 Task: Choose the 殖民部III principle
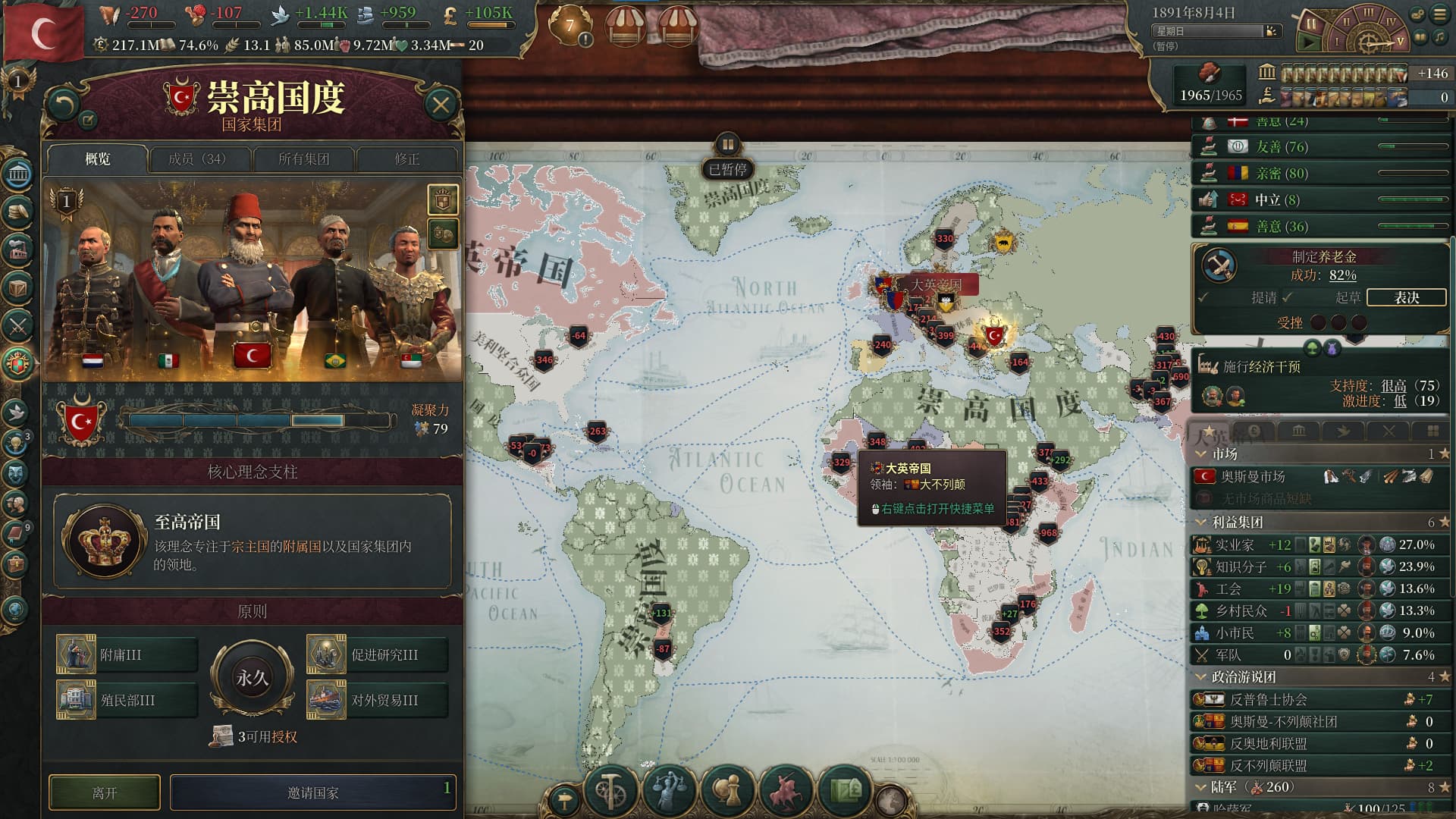pyautogui.click(x=127, y=700)
